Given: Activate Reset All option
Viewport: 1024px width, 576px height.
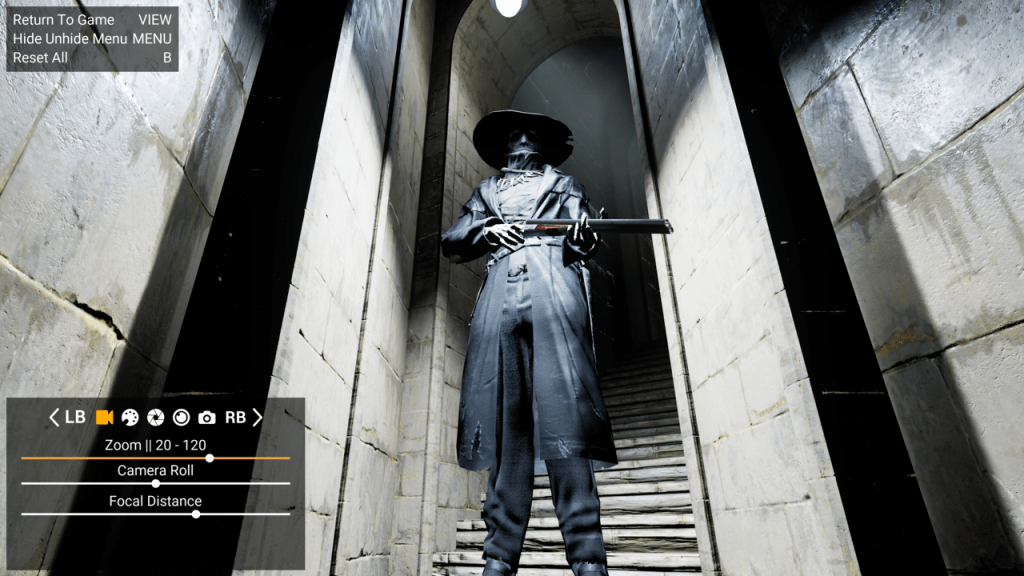Looking at the screenshot, I should pos(41,58).
